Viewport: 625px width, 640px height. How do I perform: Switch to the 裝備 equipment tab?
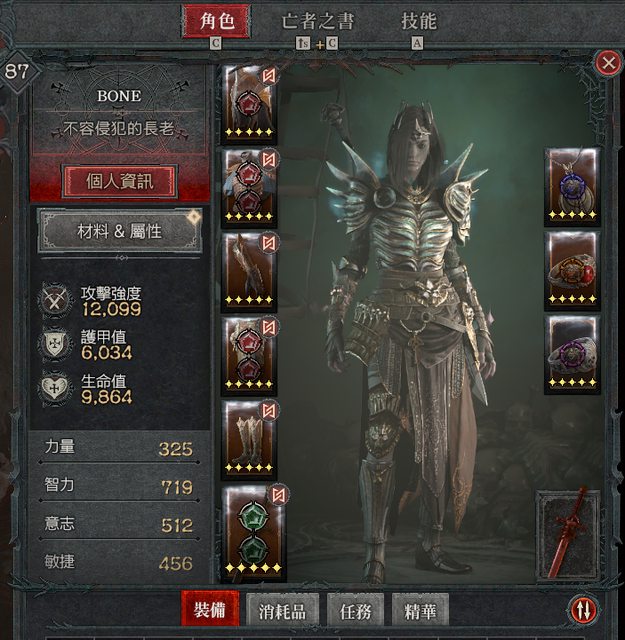(x=210, y=608)
